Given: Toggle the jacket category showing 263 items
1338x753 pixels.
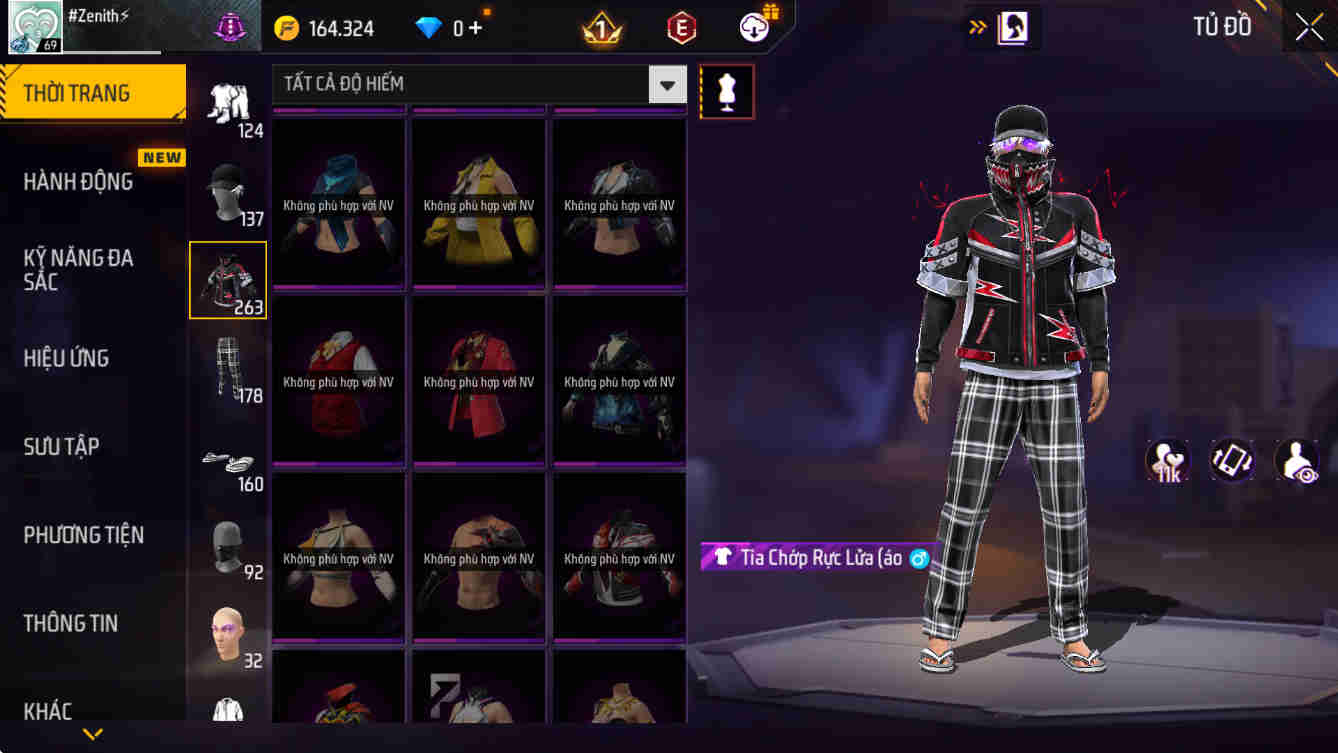Looking at the screenshot, I should coord(228,280).
